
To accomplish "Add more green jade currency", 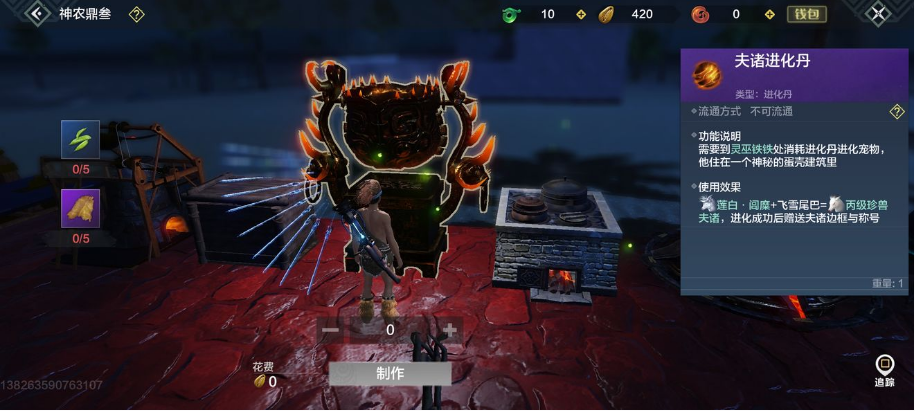I will [x=581, y=15].
